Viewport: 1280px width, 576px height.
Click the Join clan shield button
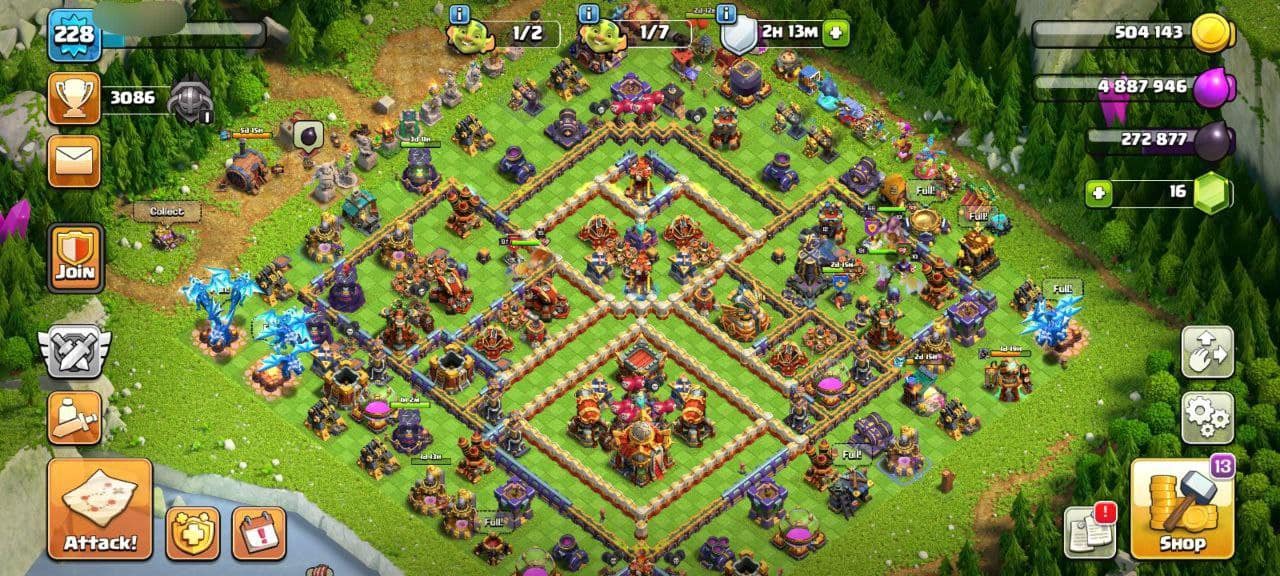click(75, 258)
